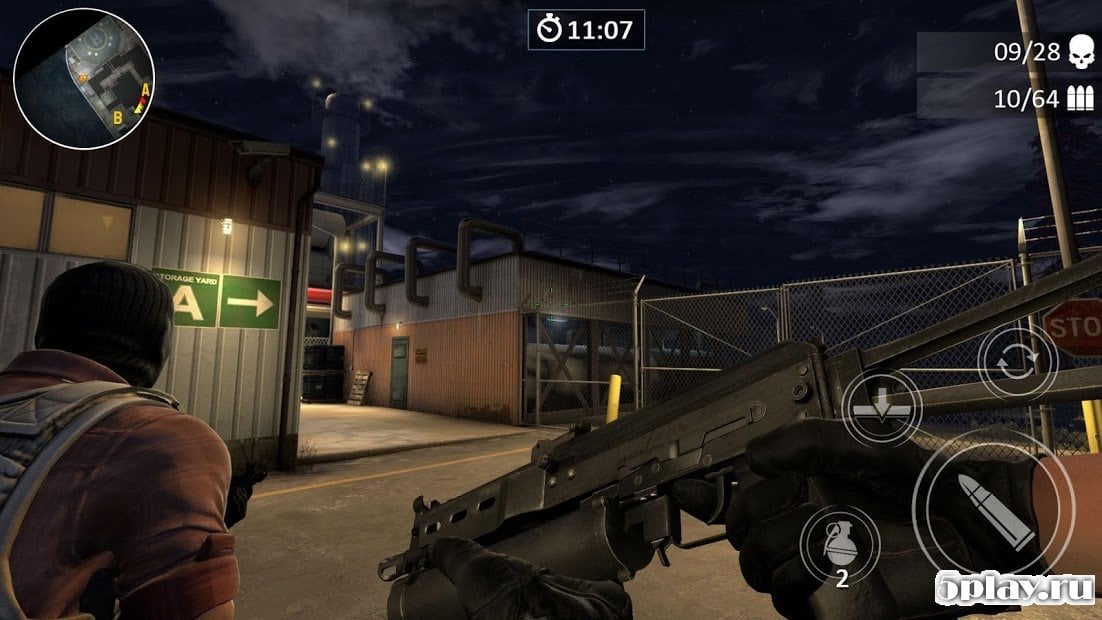Switch weapon using the circular arrows button
This screenshot has height=620, width=1102.
pyautogui.click(x=1017, y=362)
